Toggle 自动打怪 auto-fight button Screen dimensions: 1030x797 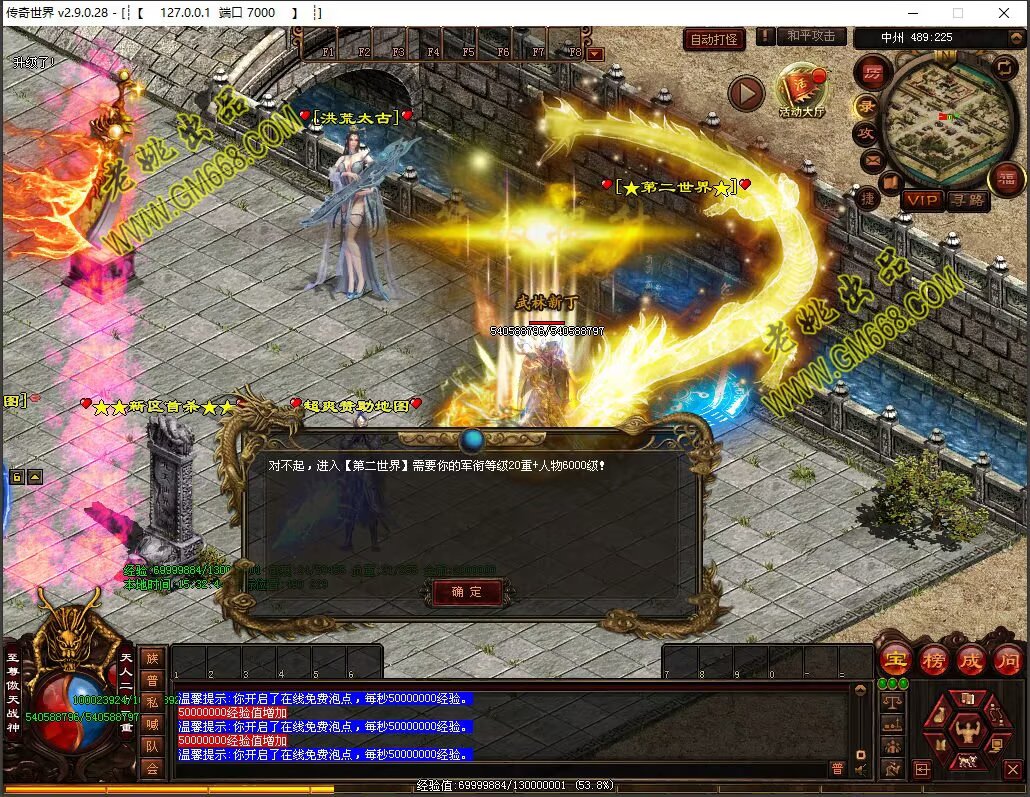click(714, 40)
